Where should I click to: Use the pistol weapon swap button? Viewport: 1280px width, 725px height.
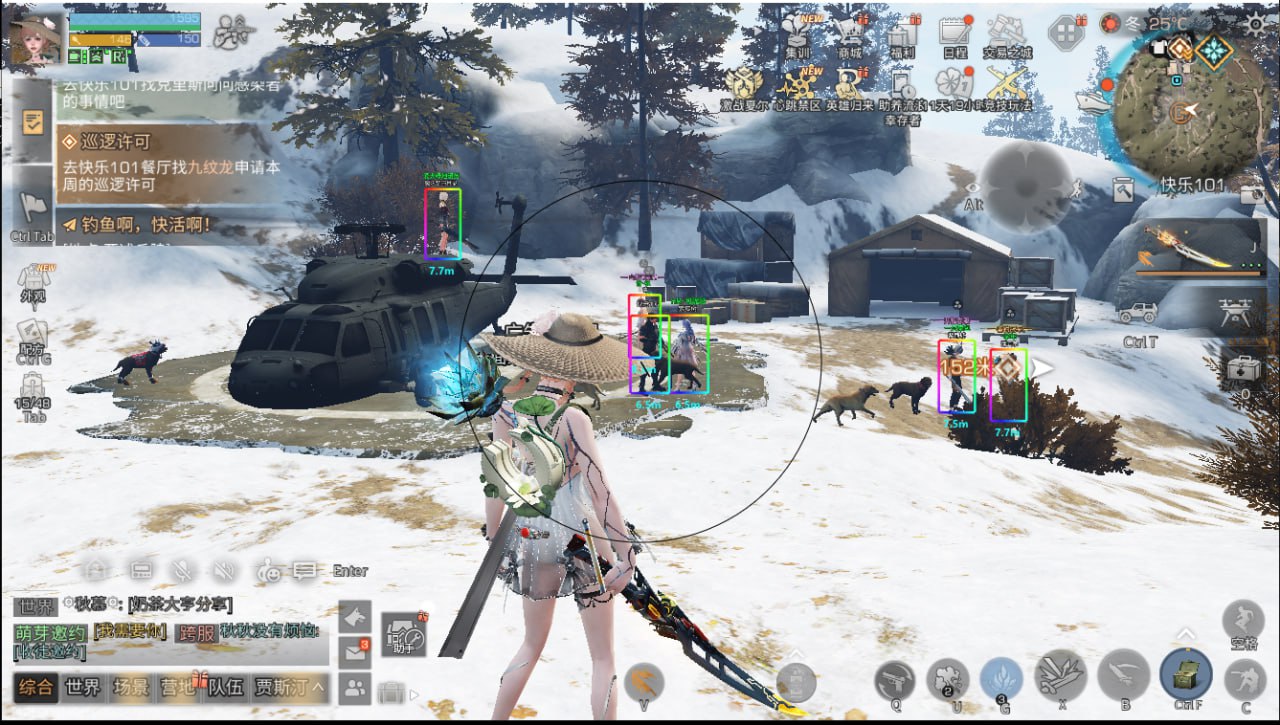895,682
